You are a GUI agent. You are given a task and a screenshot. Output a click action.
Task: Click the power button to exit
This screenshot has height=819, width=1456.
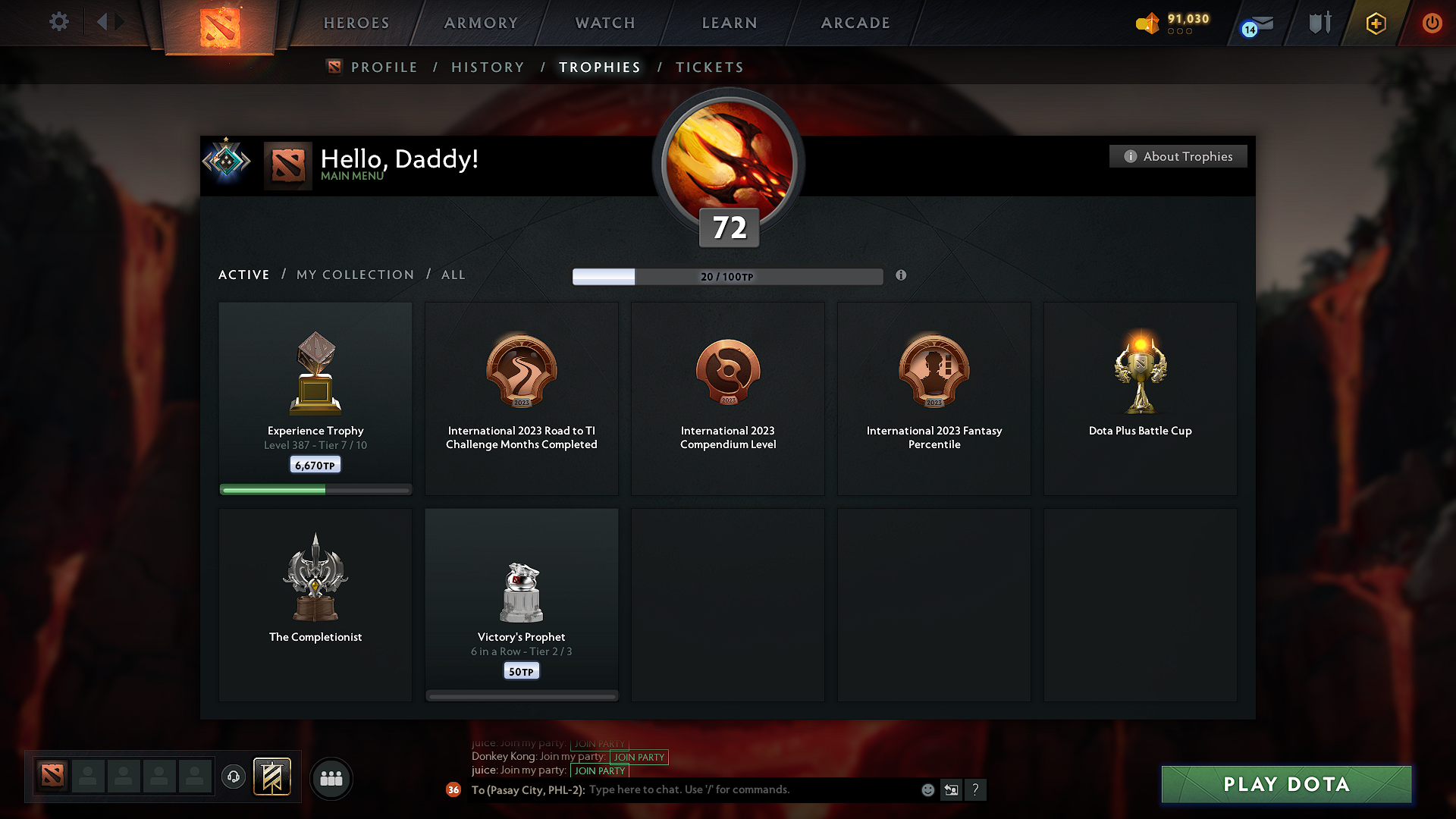pos(1432,23)
